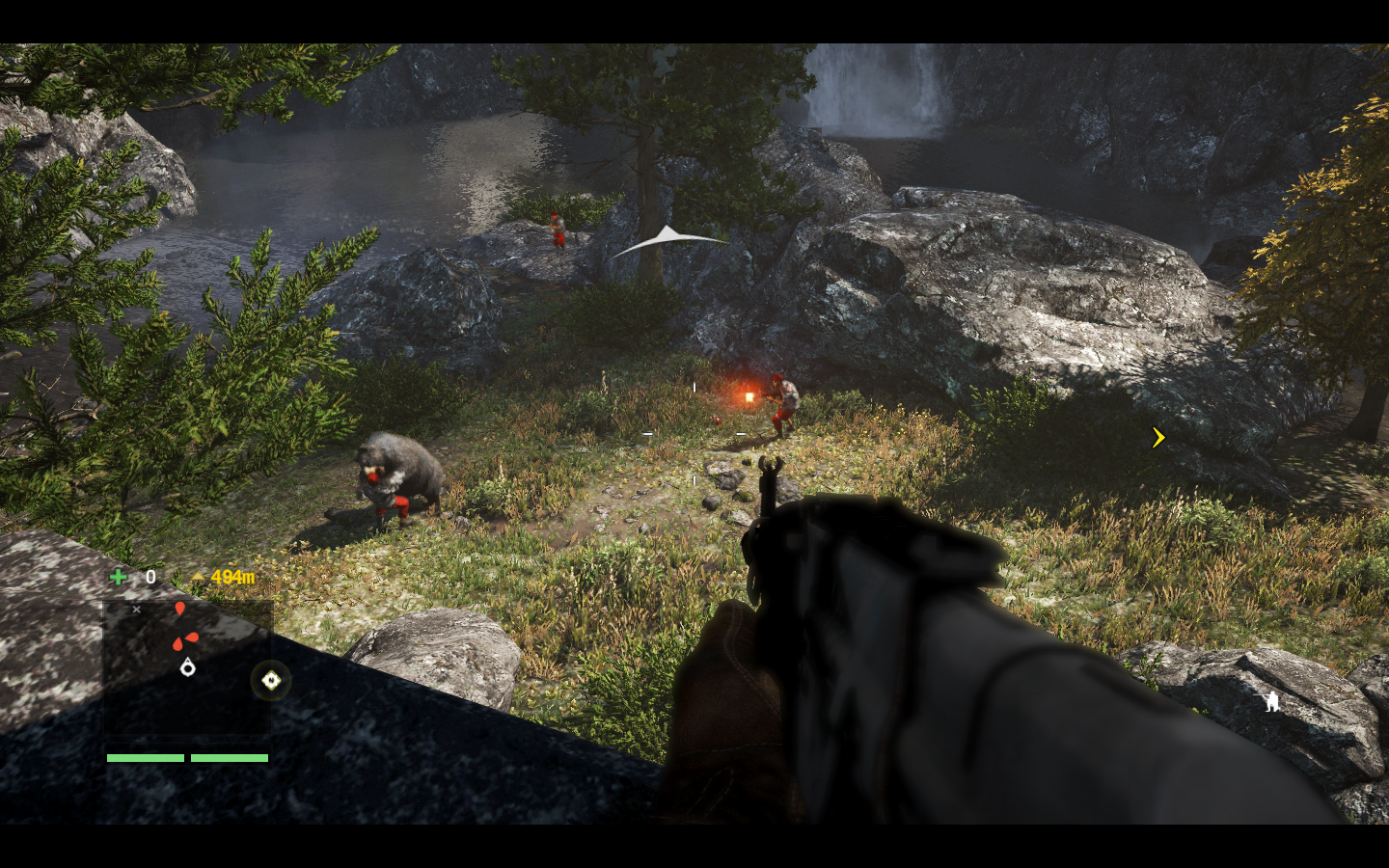Click the white crouching stance icon
Viewport: 1389px width, 868px height.
click(x=1272, y=702)
